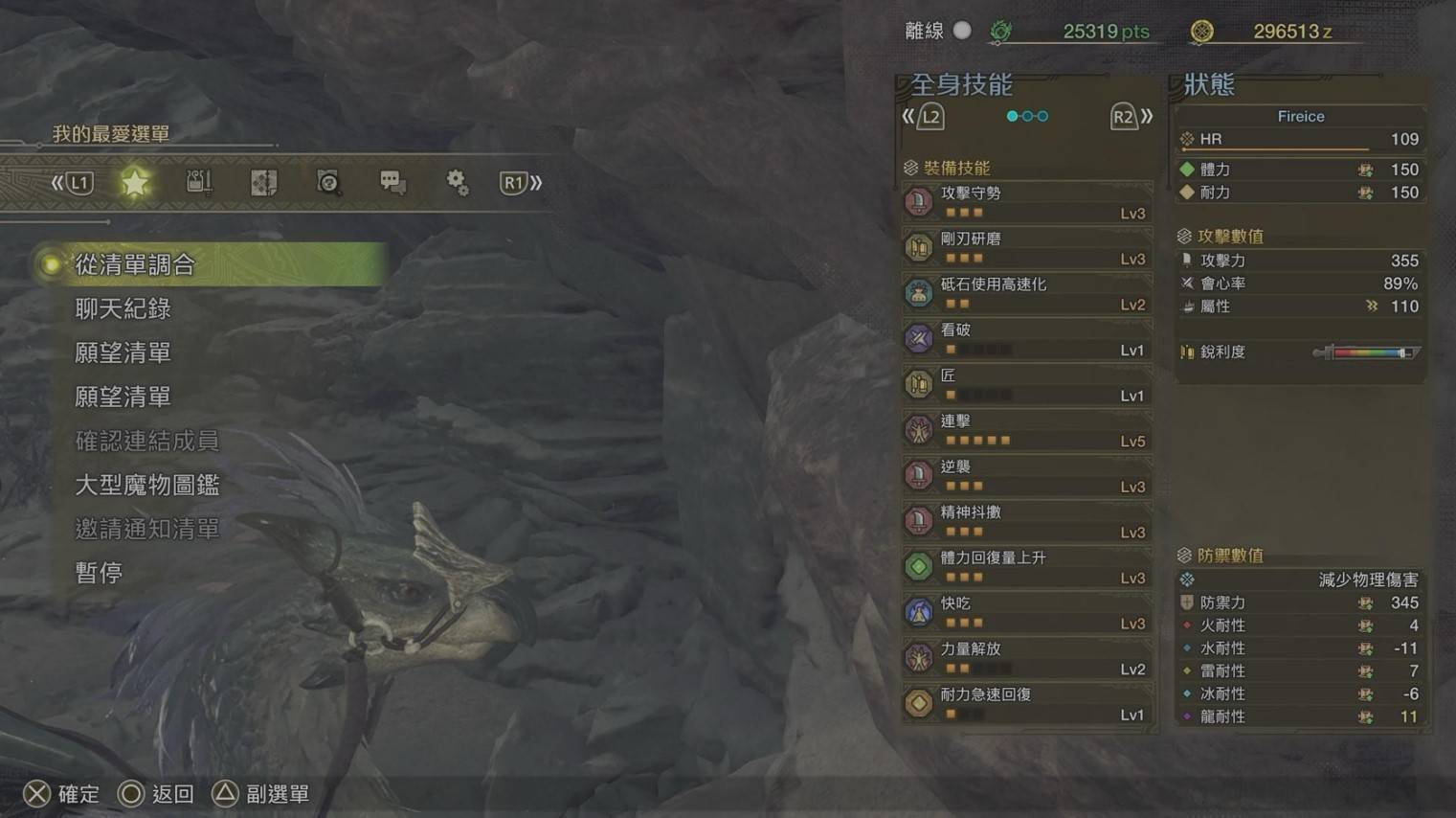Select the third page indicator dot
Viewport: 1456px width, 818px height.
pyautogui.click(x=1042, y=115)
